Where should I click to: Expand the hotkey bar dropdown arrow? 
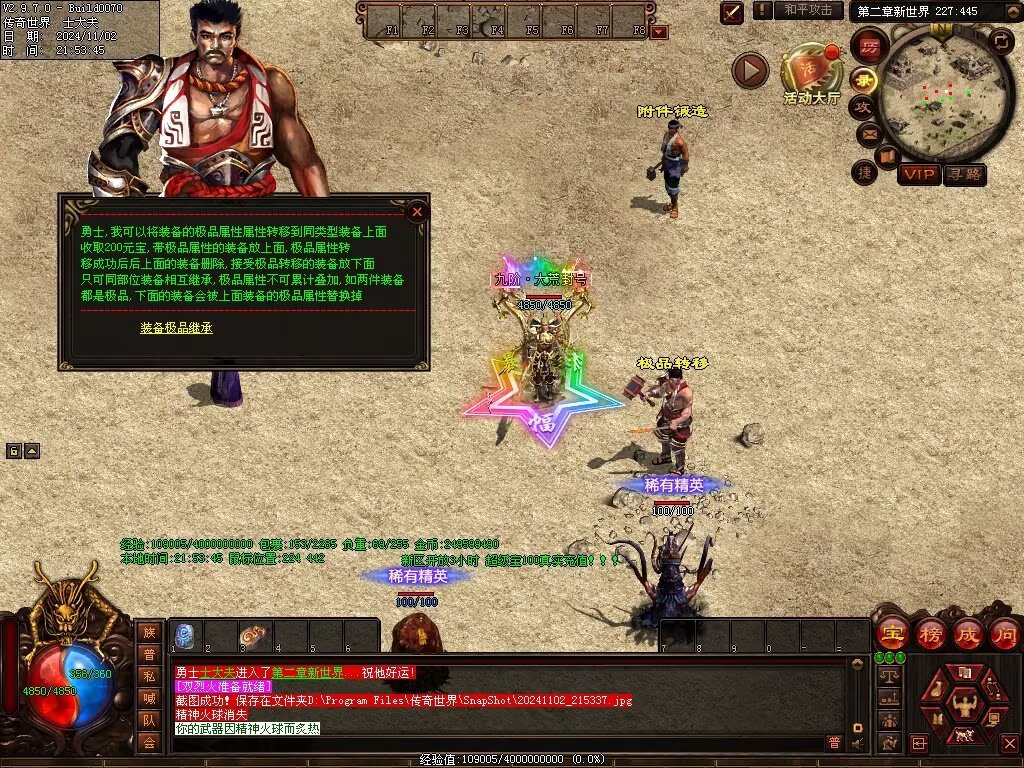tap(659, 31)
